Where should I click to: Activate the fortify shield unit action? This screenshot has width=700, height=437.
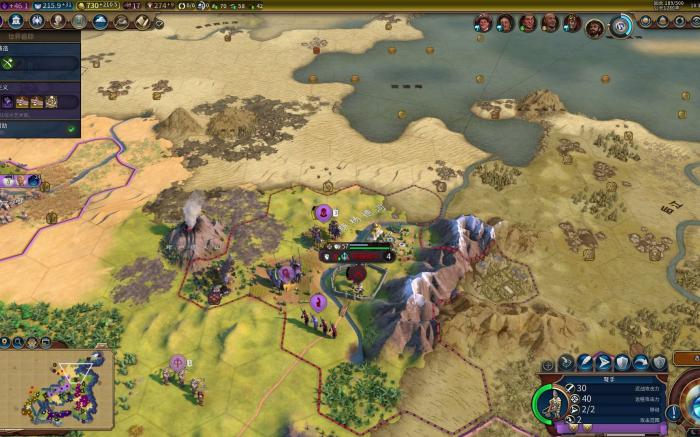621,363
